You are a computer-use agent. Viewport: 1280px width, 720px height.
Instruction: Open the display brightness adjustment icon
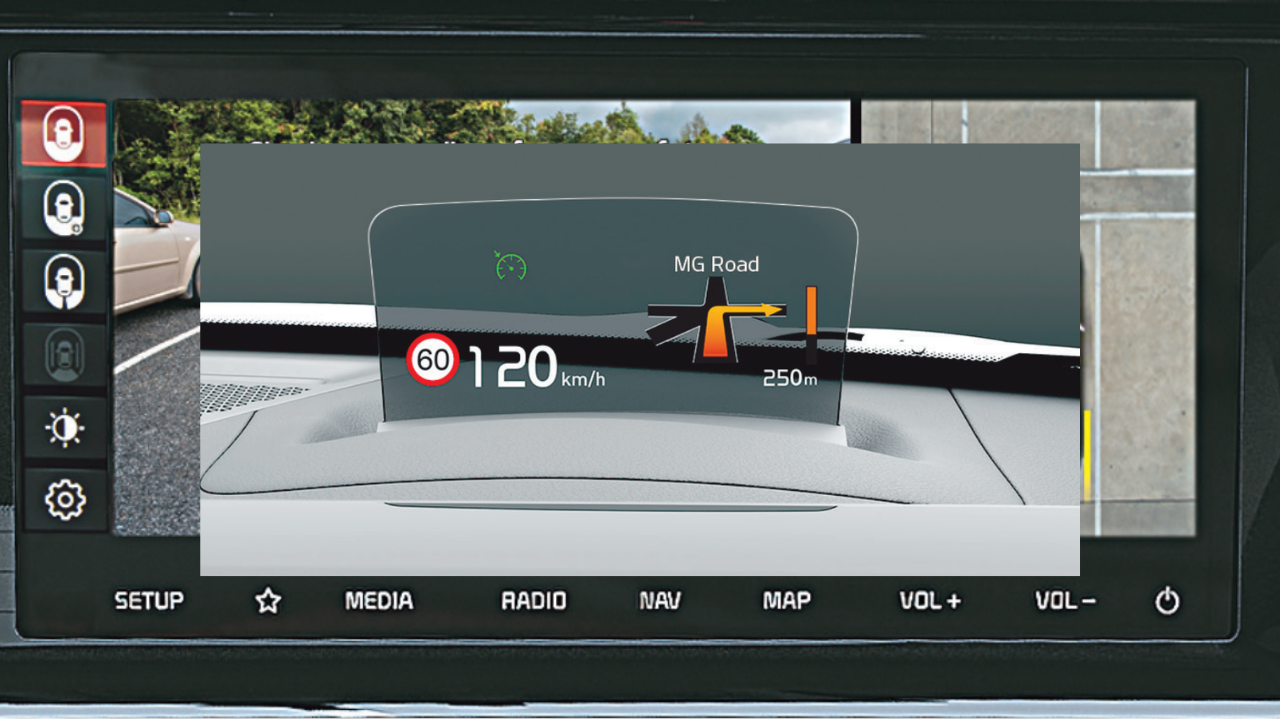coord(65,427)
